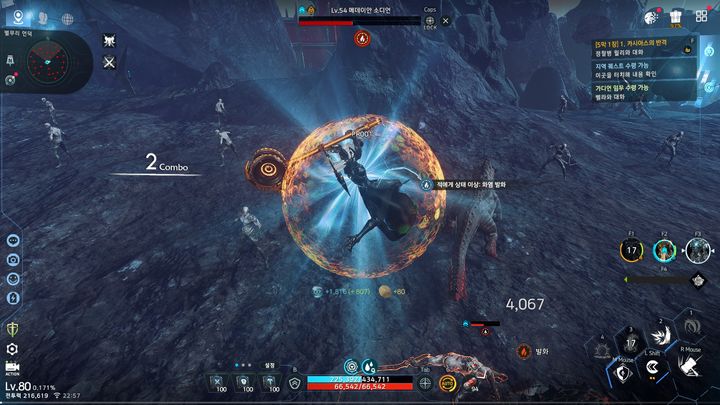The height and width of the screenshot is (405, 720).
Task: Activate the R Mouse hammer skill
Action: (689, 369)
